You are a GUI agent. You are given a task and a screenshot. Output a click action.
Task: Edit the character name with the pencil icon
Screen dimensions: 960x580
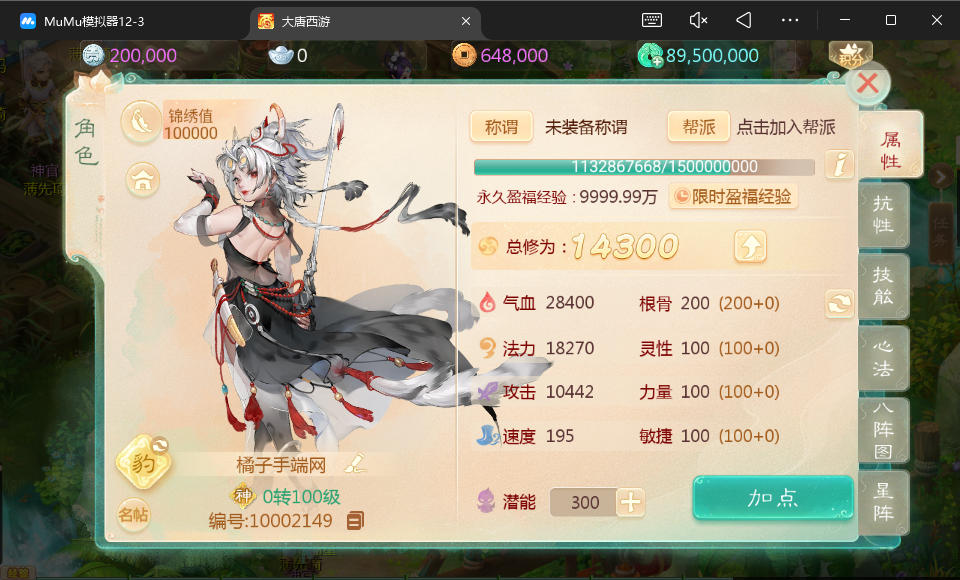coord(355,463)
